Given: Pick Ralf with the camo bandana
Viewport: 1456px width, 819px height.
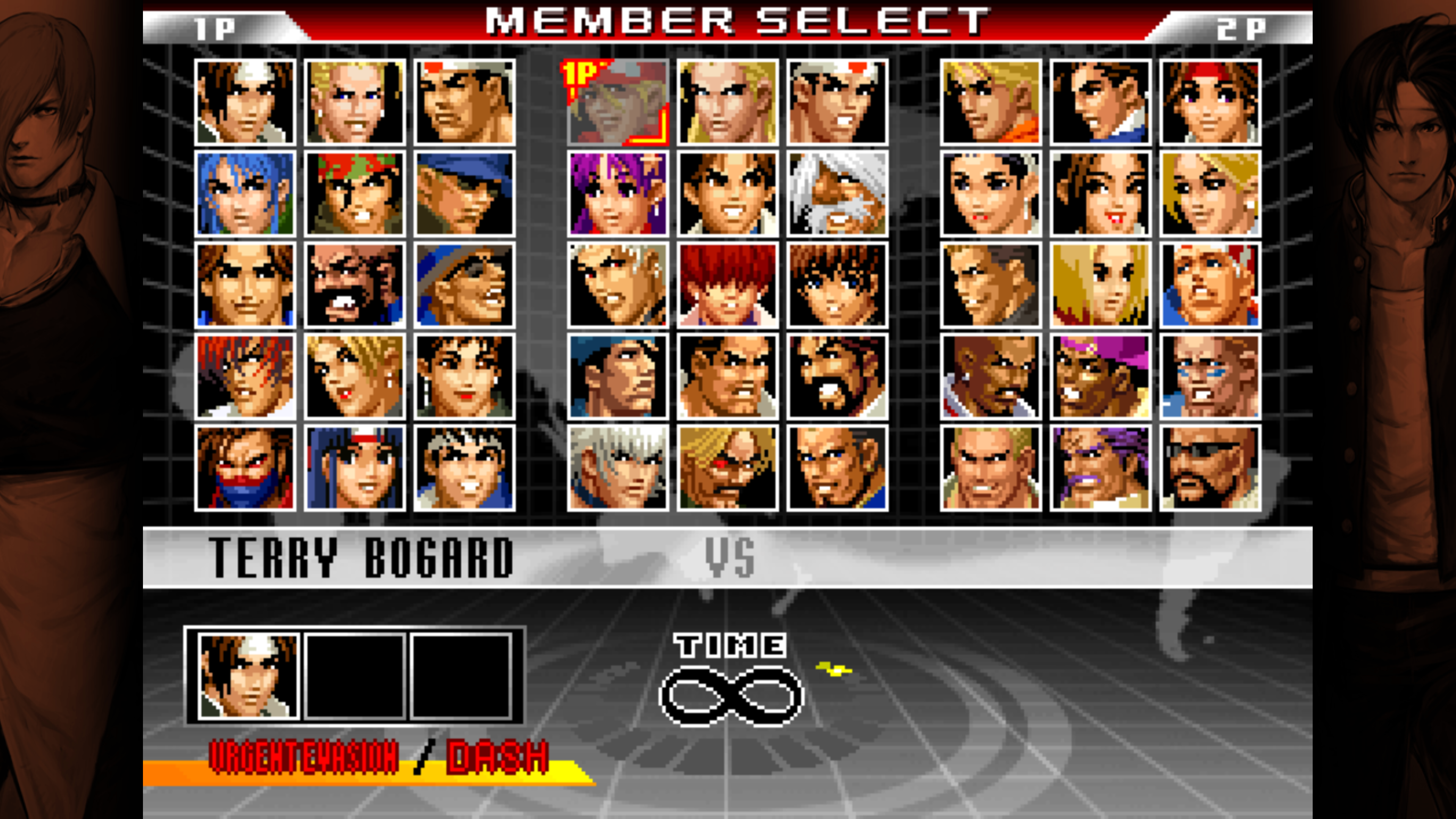Looking at the screenshot, I should (x=355, y=194).
